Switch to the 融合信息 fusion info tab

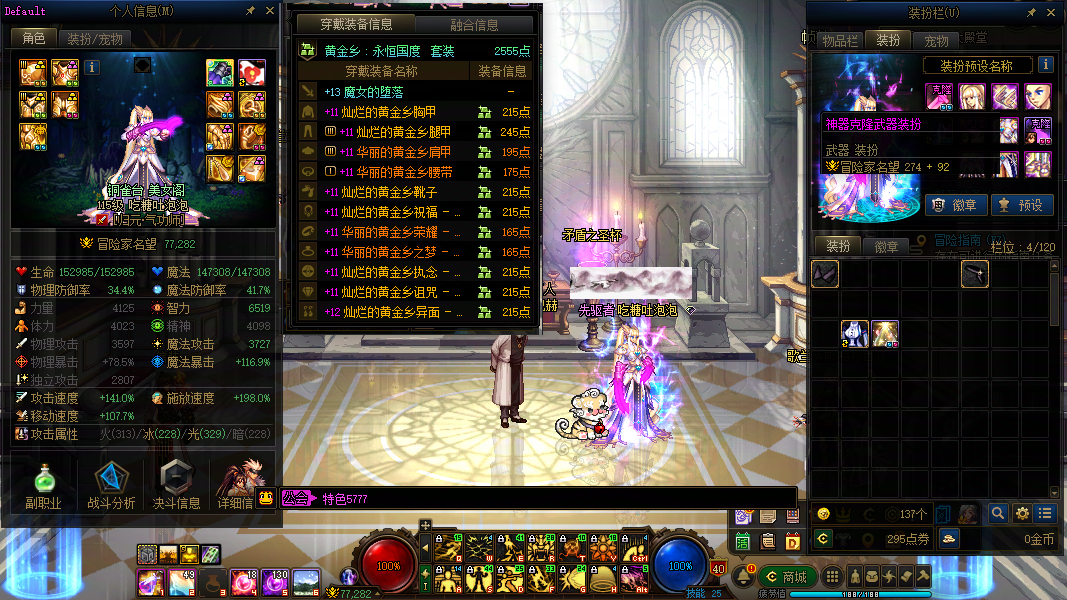pyautogui.click(x=477, y=25)
